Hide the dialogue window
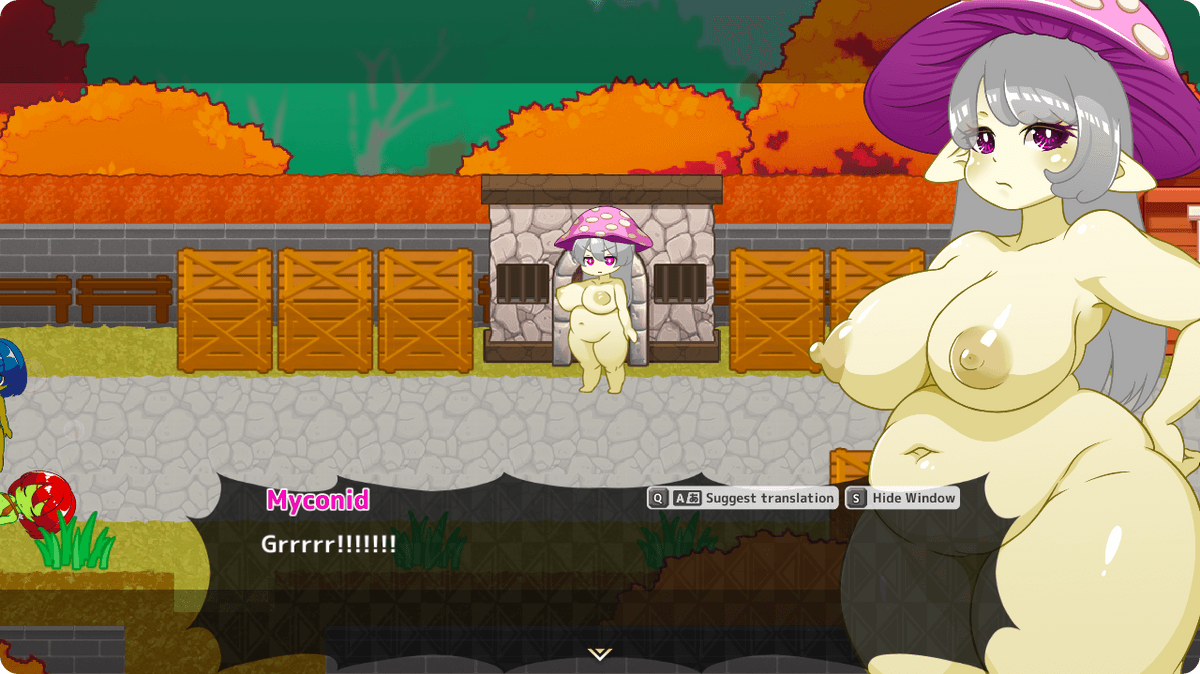The height and width of the screenshot is (674, 1200). [x=903, y=498]
